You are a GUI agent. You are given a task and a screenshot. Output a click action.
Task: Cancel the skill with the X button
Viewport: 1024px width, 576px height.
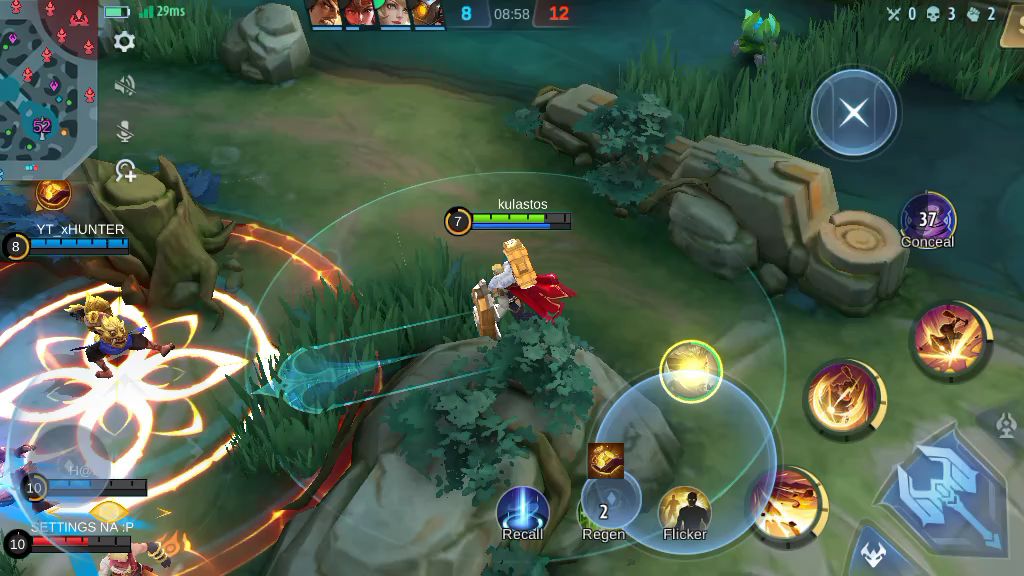point(853,112)
